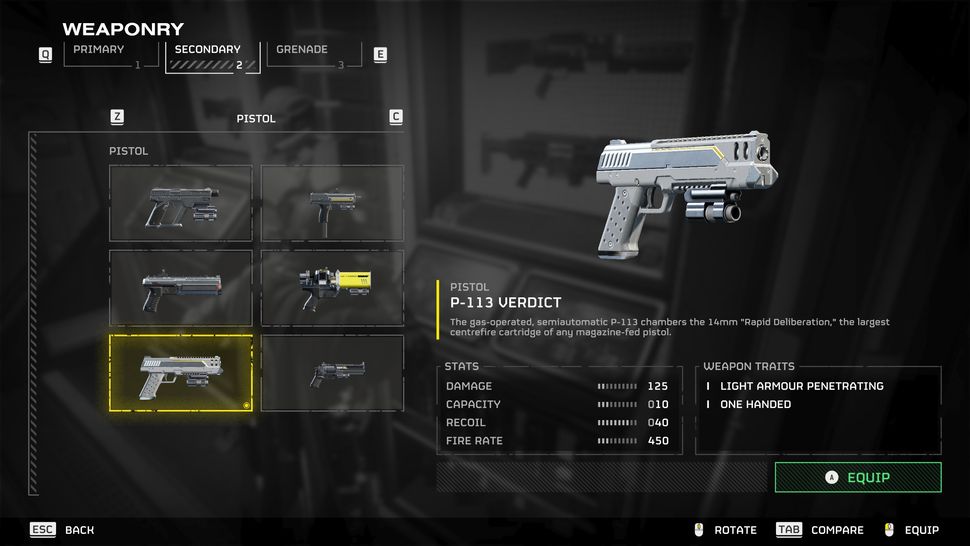
Task: Open the Secondary weapons tab
Action: point(212,55)
